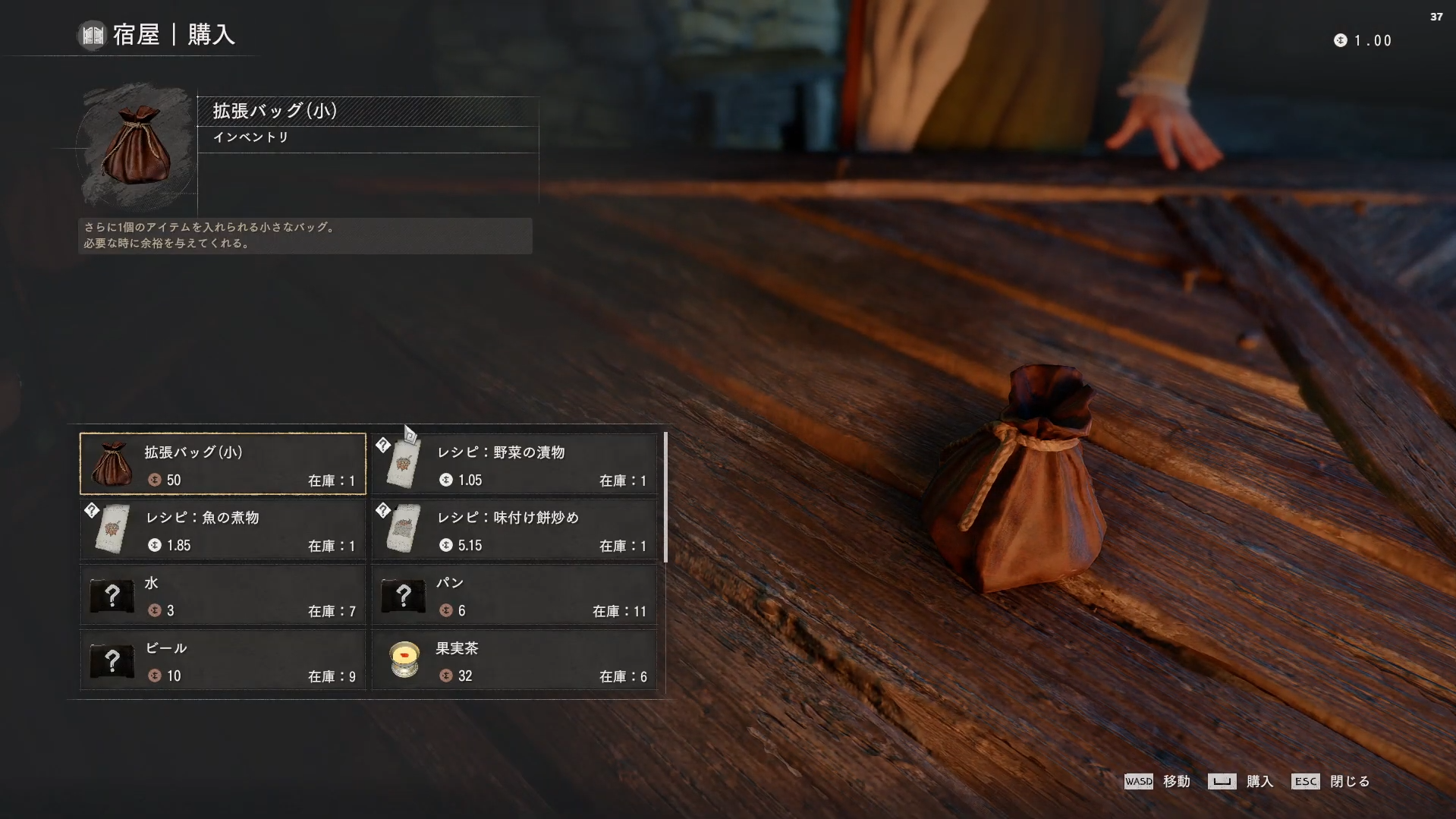Select the ビール shop entry
The height and width of the screenshot is (819, 1456).
point(223,660)
